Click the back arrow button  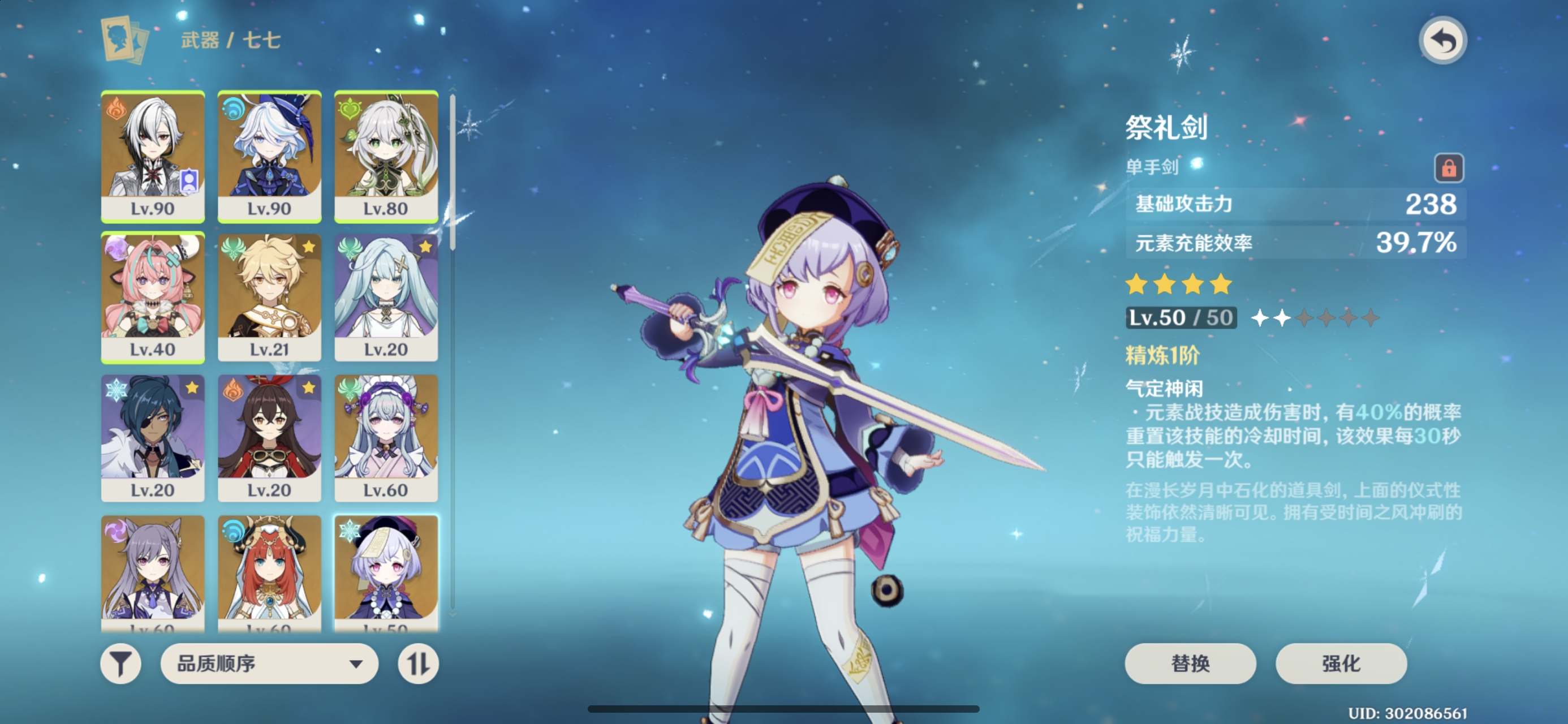[x=1442, y=41]
